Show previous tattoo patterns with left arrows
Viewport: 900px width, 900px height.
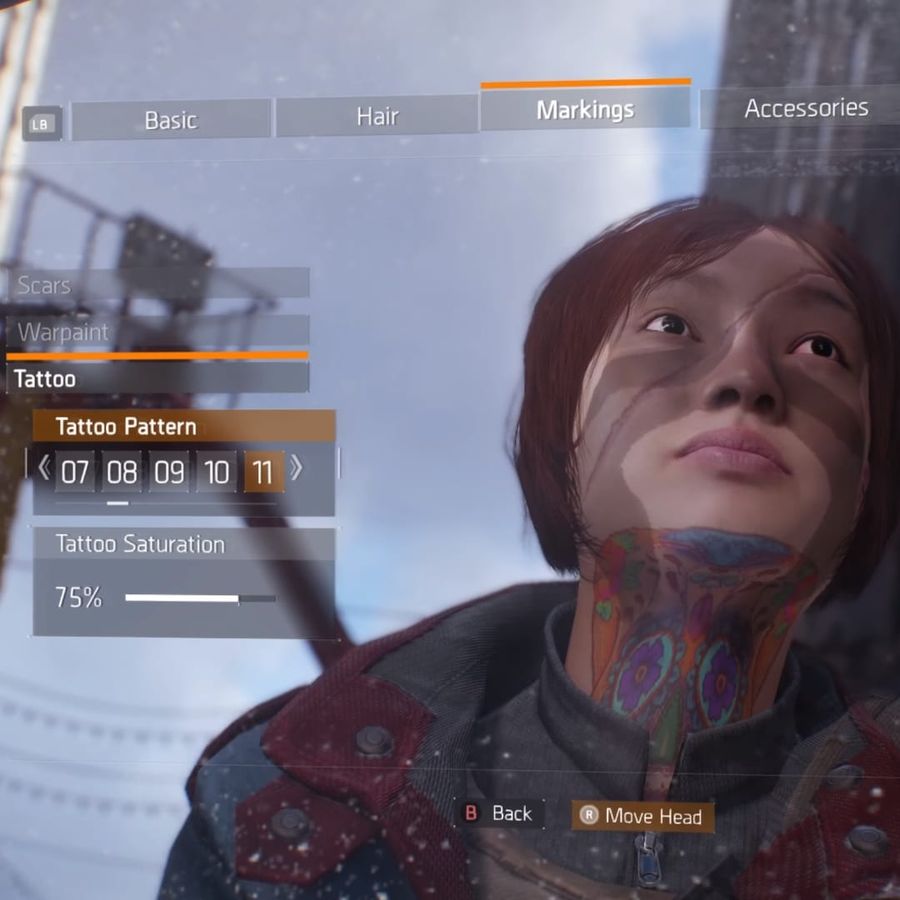tap(44, 468)
